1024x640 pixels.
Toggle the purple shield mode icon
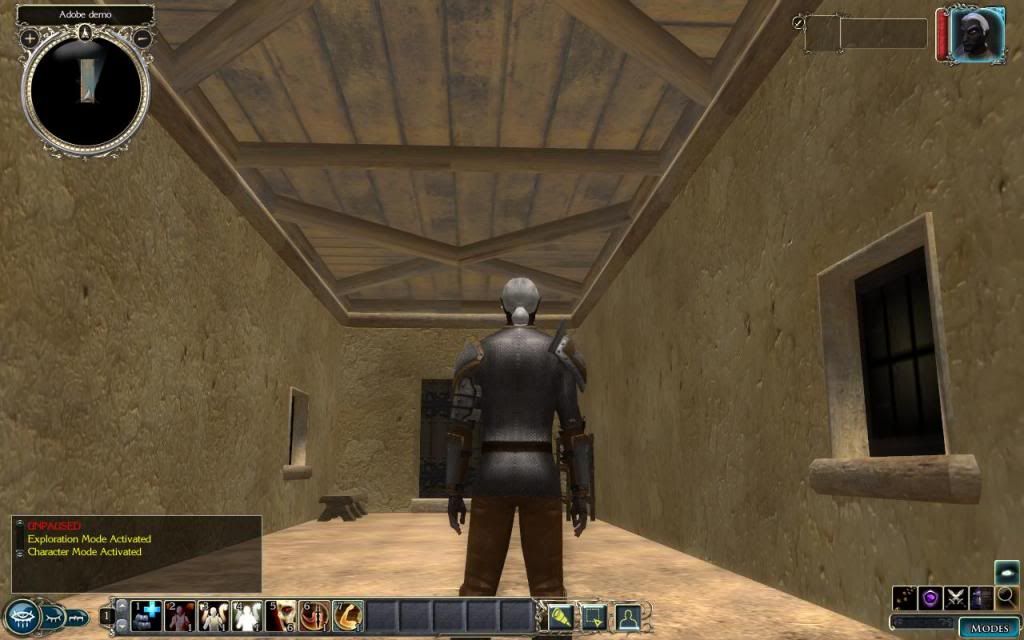pos(931,598)
